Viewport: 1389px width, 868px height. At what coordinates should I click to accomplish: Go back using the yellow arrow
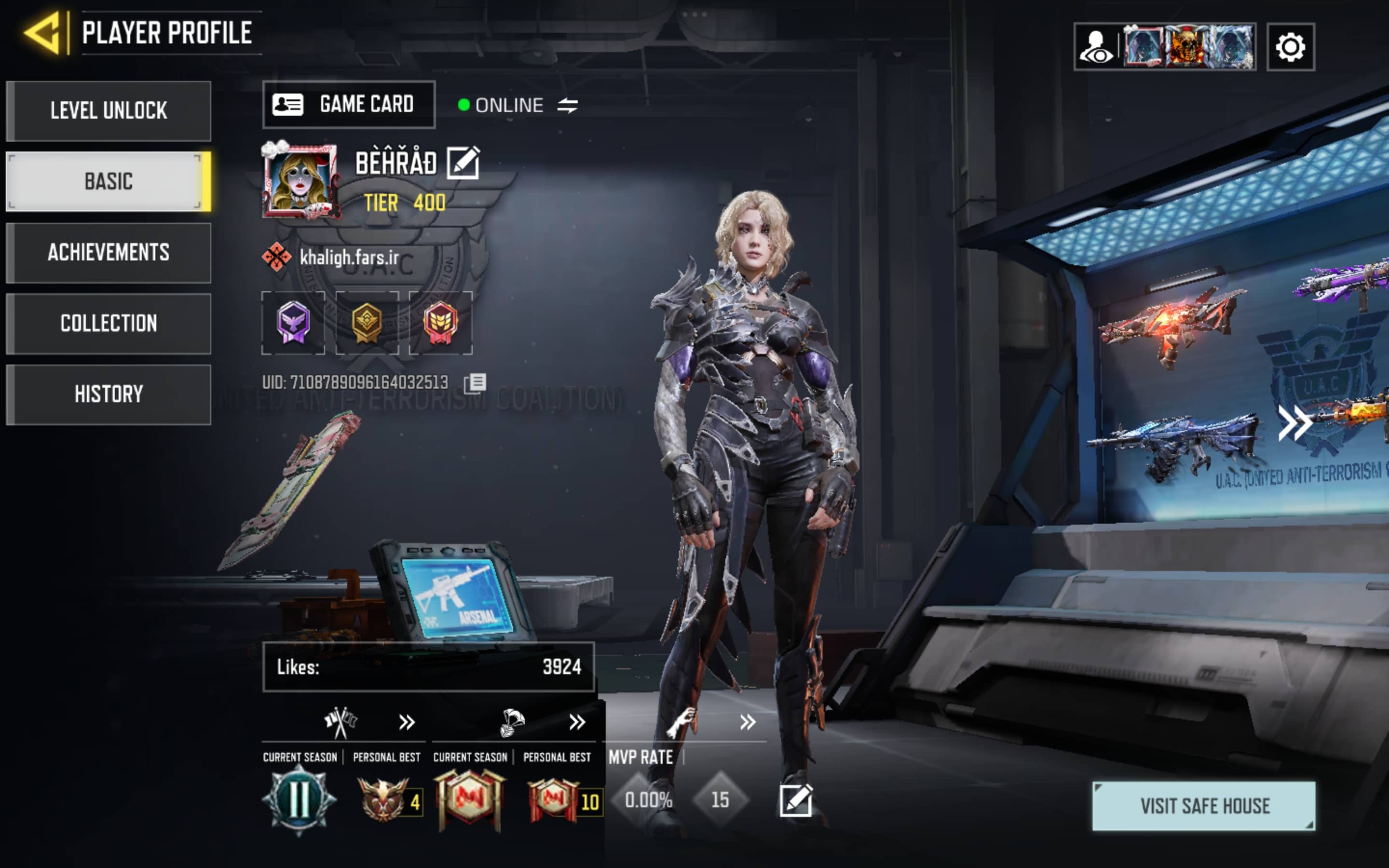43,33
